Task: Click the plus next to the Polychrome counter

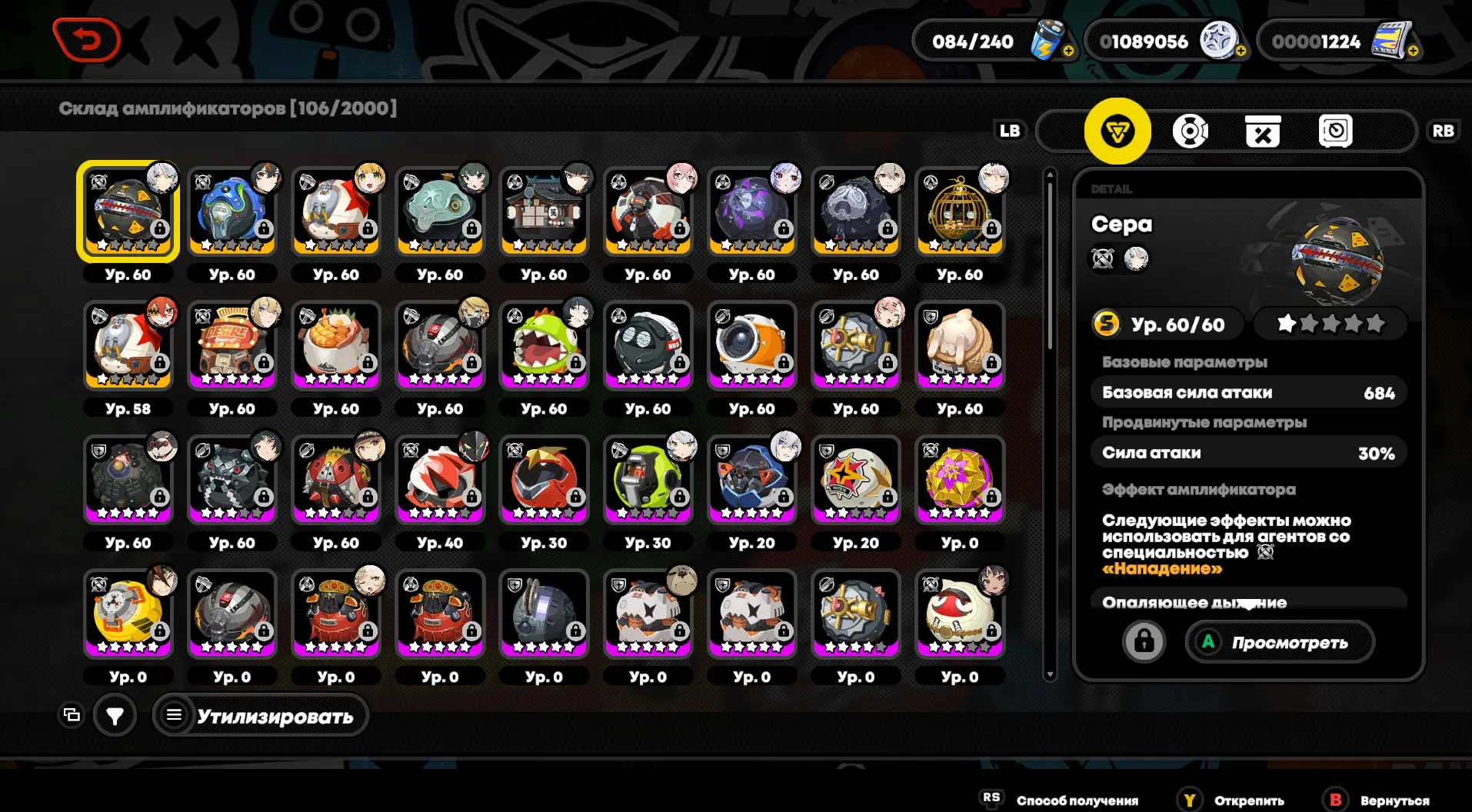Action: [x=1240, y=52]
